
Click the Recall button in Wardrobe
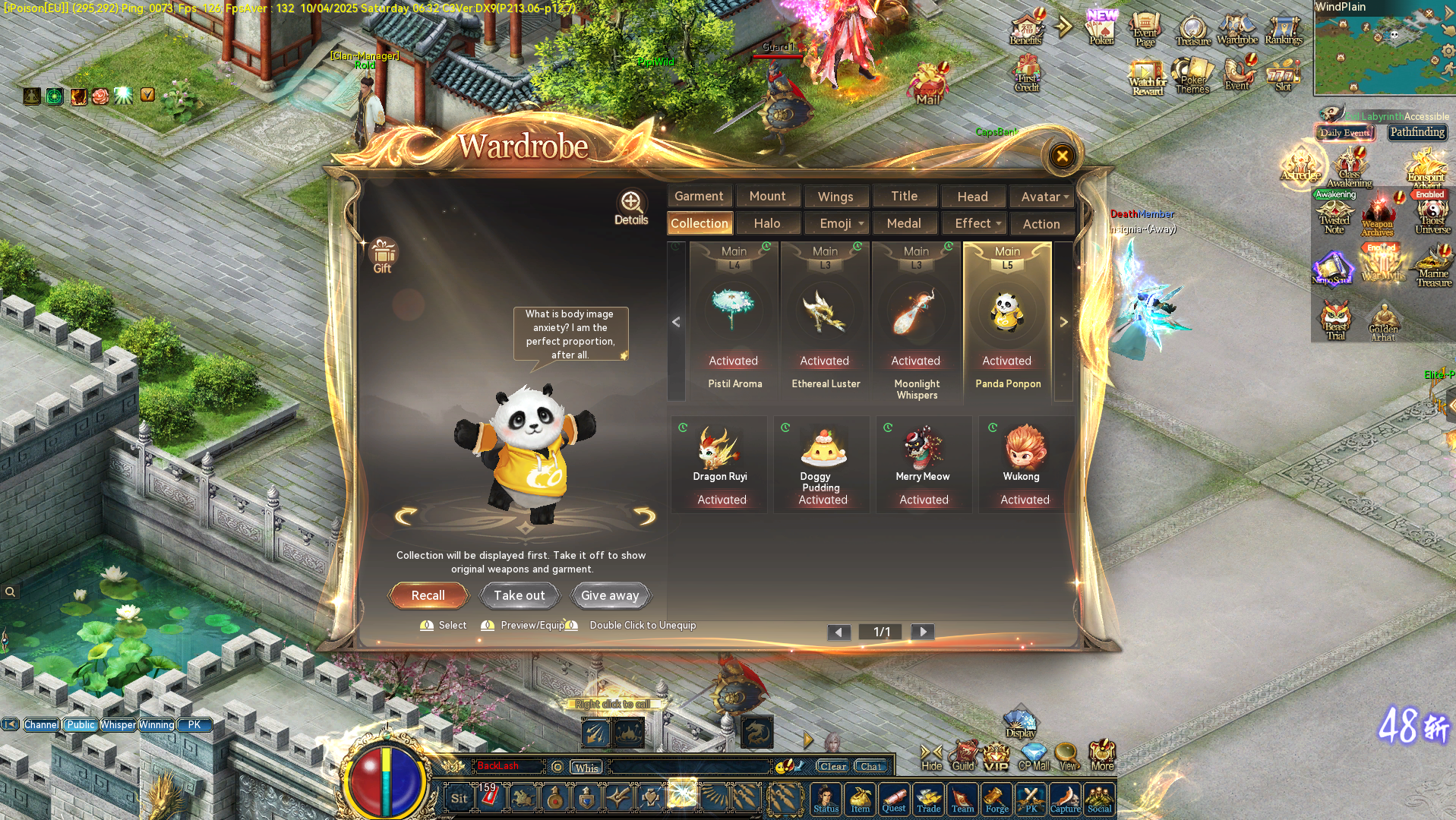coord(428,595)
